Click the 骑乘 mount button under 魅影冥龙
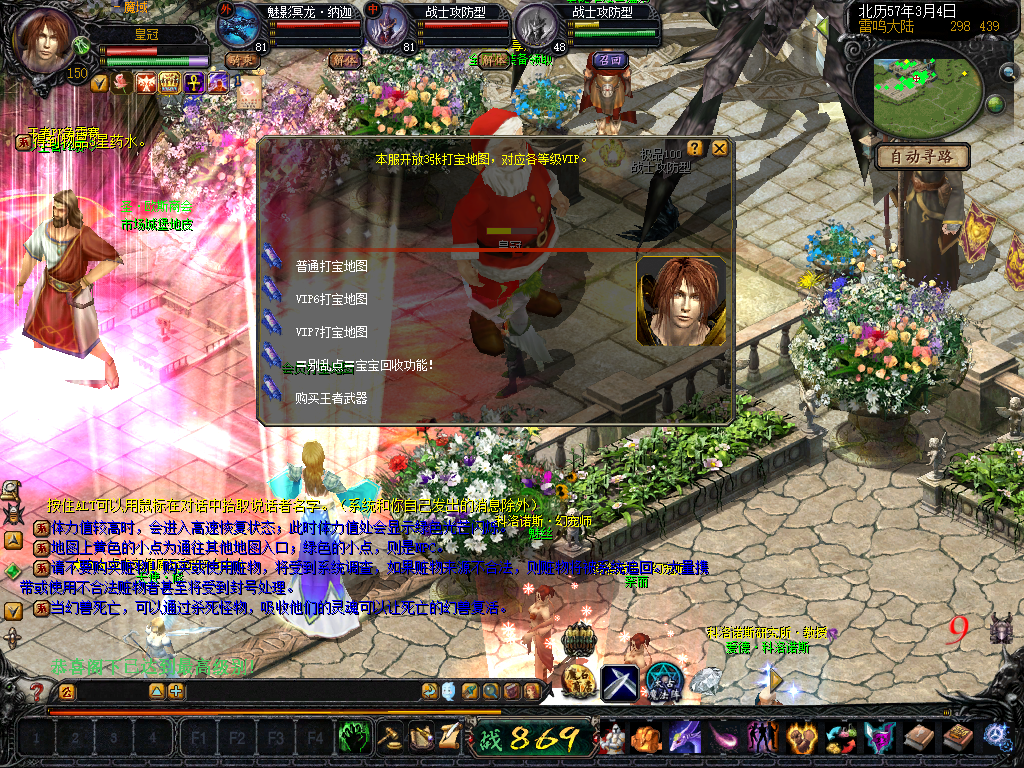The image size is (1024, 768). (x=241, y=60)
